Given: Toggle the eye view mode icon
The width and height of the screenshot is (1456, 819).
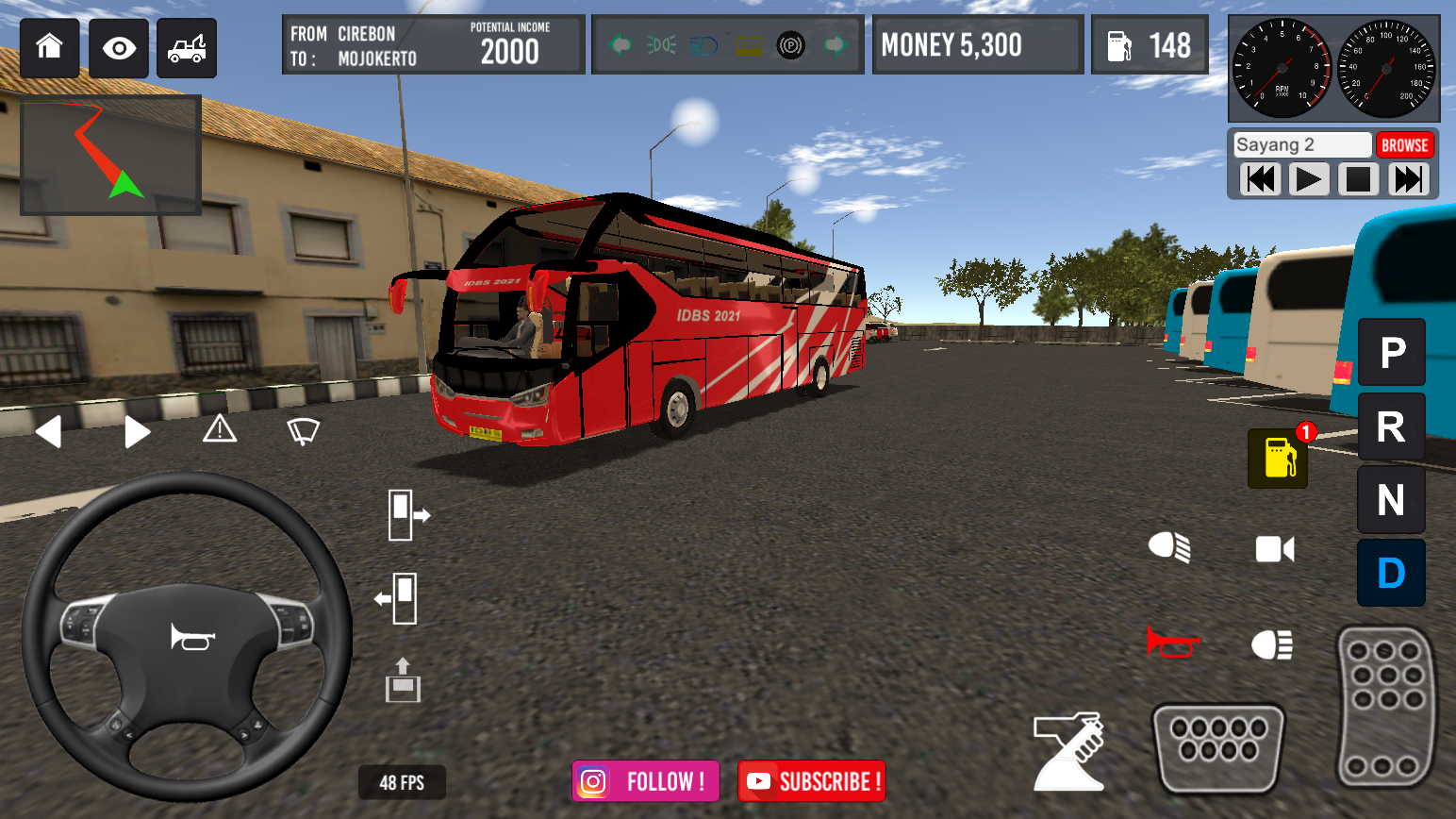Looking at the screenshot, I should [x=117, y=47].
